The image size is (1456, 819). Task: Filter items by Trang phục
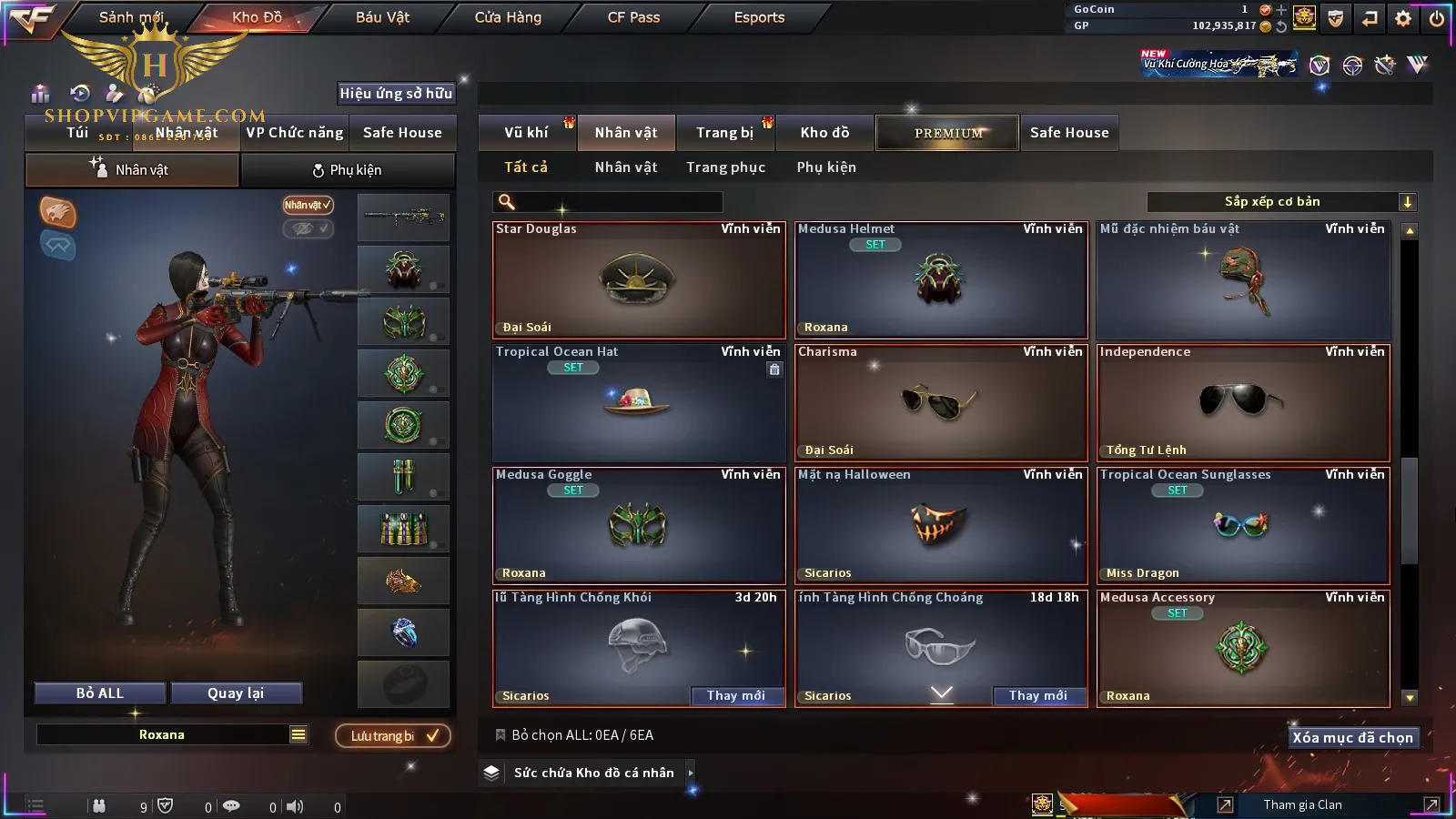coord(725,167)
